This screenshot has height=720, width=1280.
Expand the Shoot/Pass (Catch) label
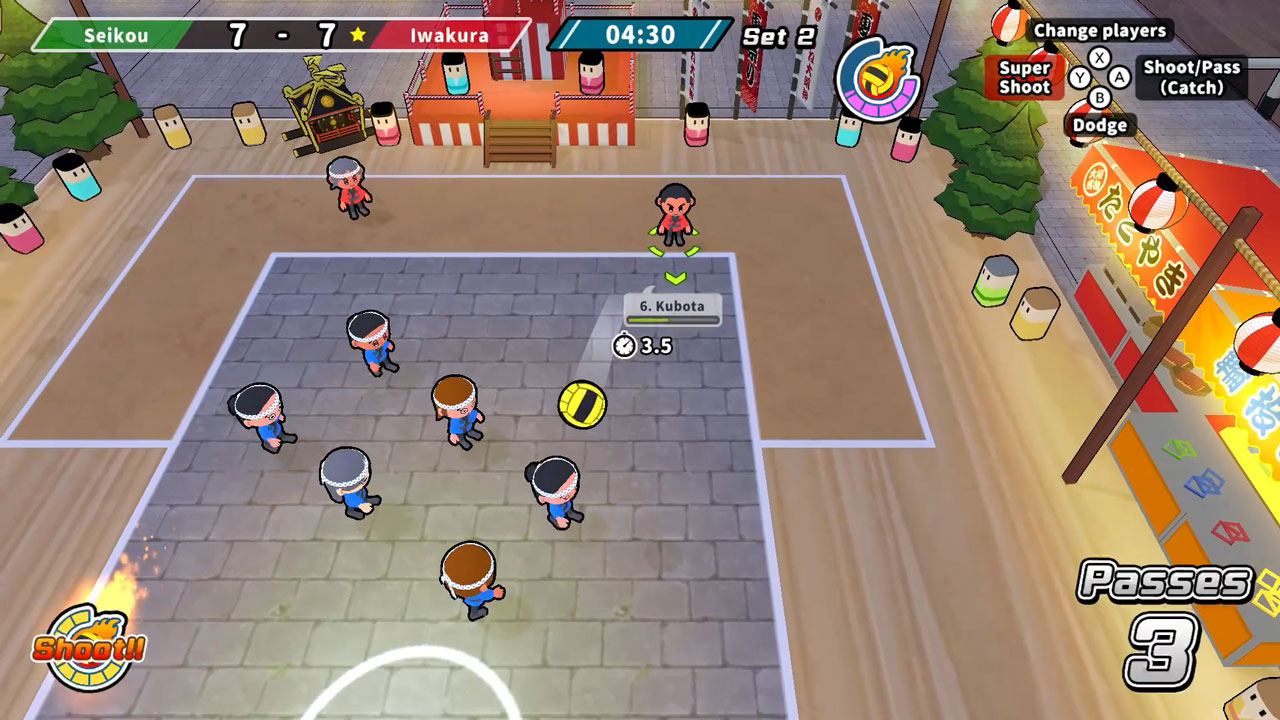(x=1194, y=76)
